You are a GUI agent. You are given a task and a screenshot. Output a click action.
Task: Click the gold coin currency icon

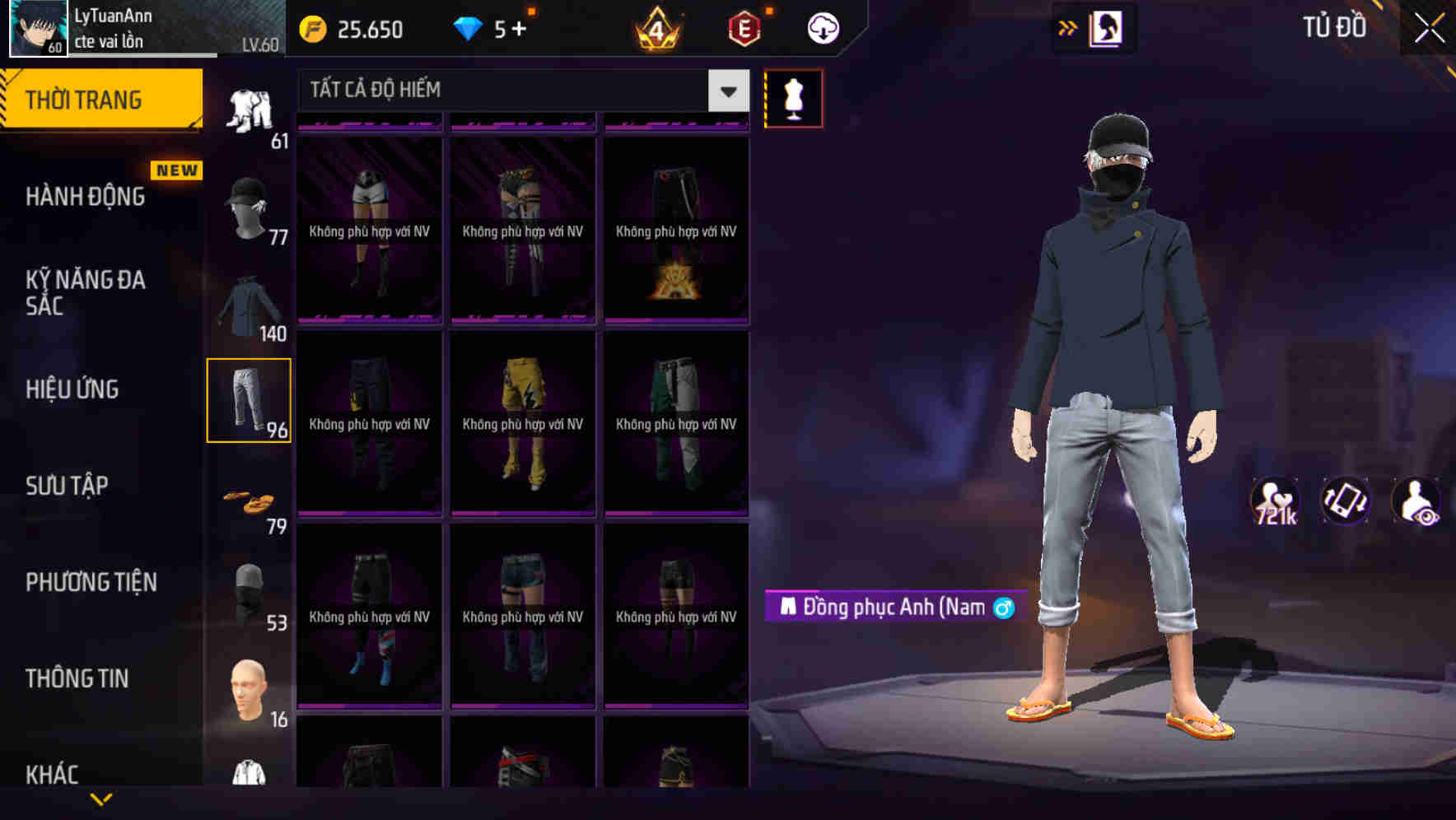tap(311, 27)
